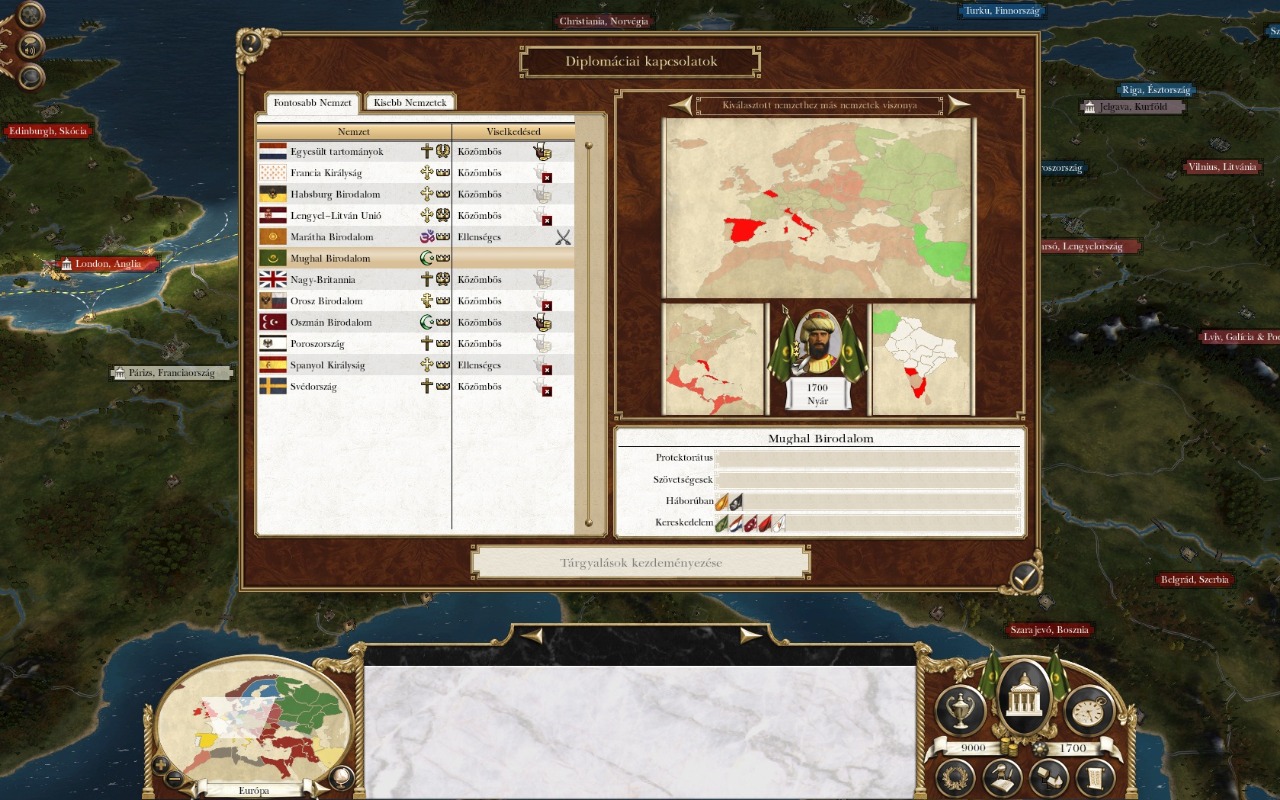The image size is (1280, 800).
Task: Open the gear settings button
Action: [x=32, y=15]
